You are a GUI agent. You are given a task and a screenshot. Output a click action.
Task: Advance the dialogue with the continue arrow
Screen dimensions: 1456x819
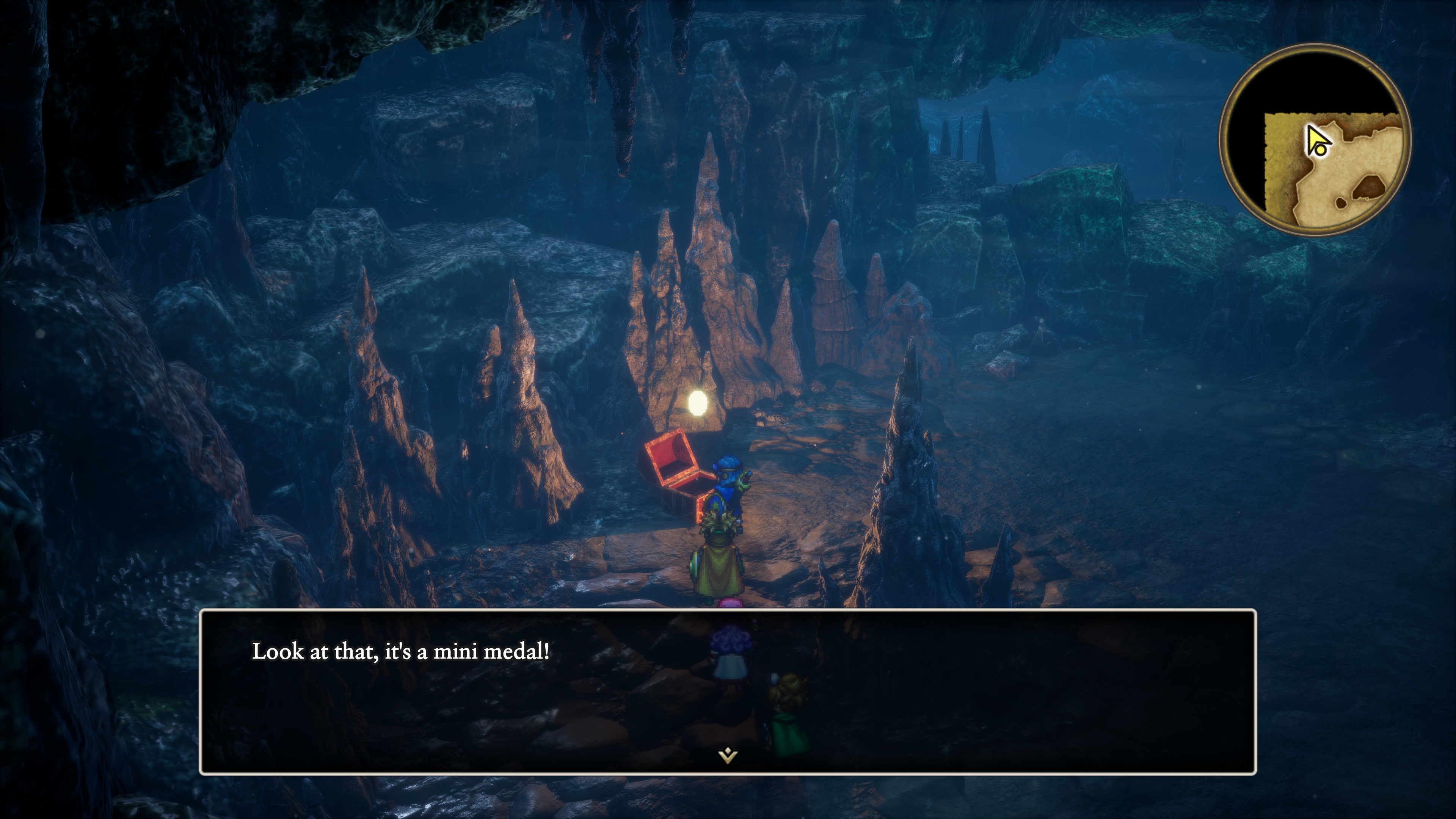pyautogui.click(x=728, y=755)
